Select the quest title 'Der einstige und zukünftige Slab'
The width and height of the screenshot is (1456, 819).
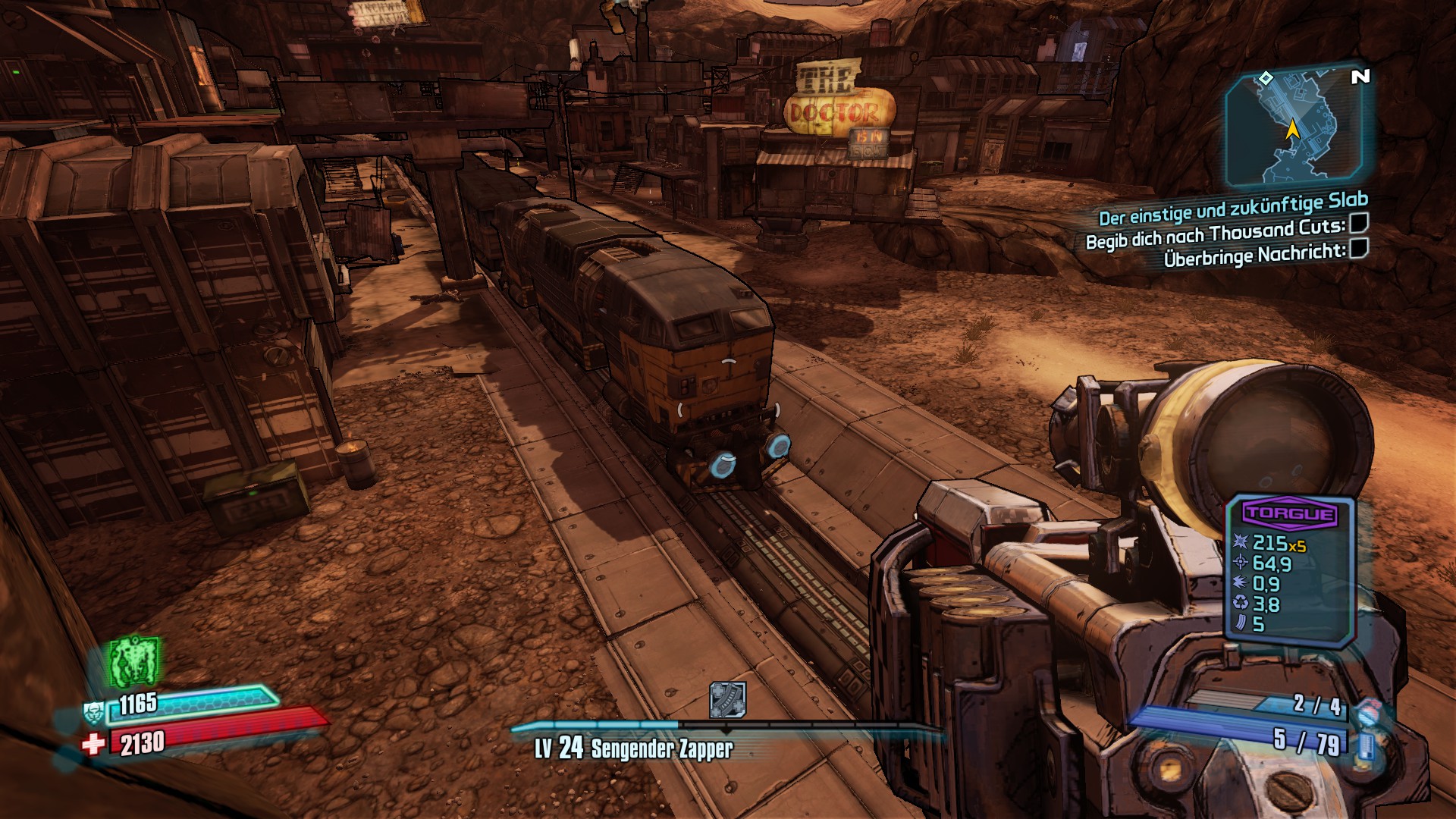1233,208
